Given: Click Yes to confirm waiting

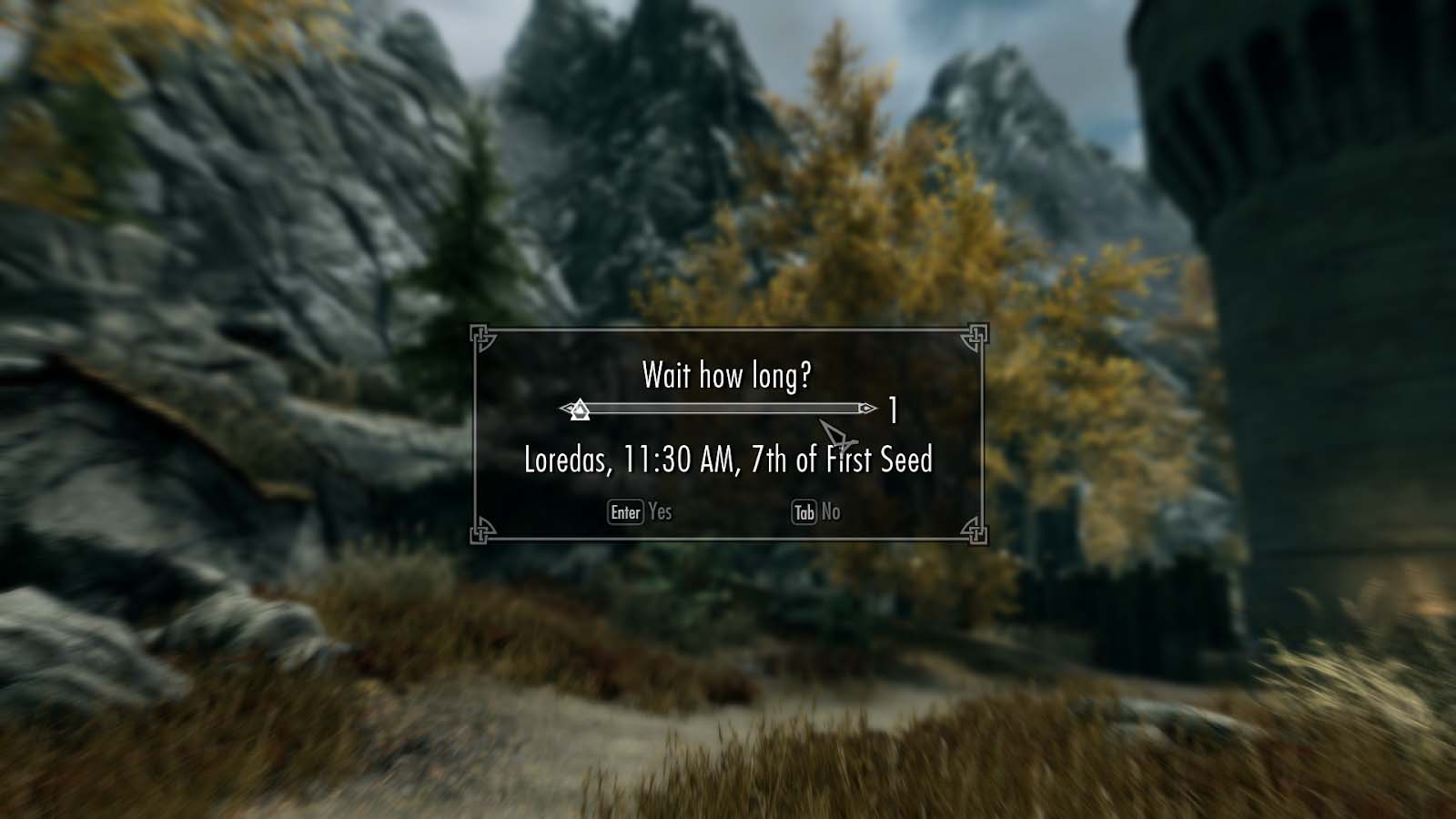Looking at the screenshot, I should click(x=660, y=512).
